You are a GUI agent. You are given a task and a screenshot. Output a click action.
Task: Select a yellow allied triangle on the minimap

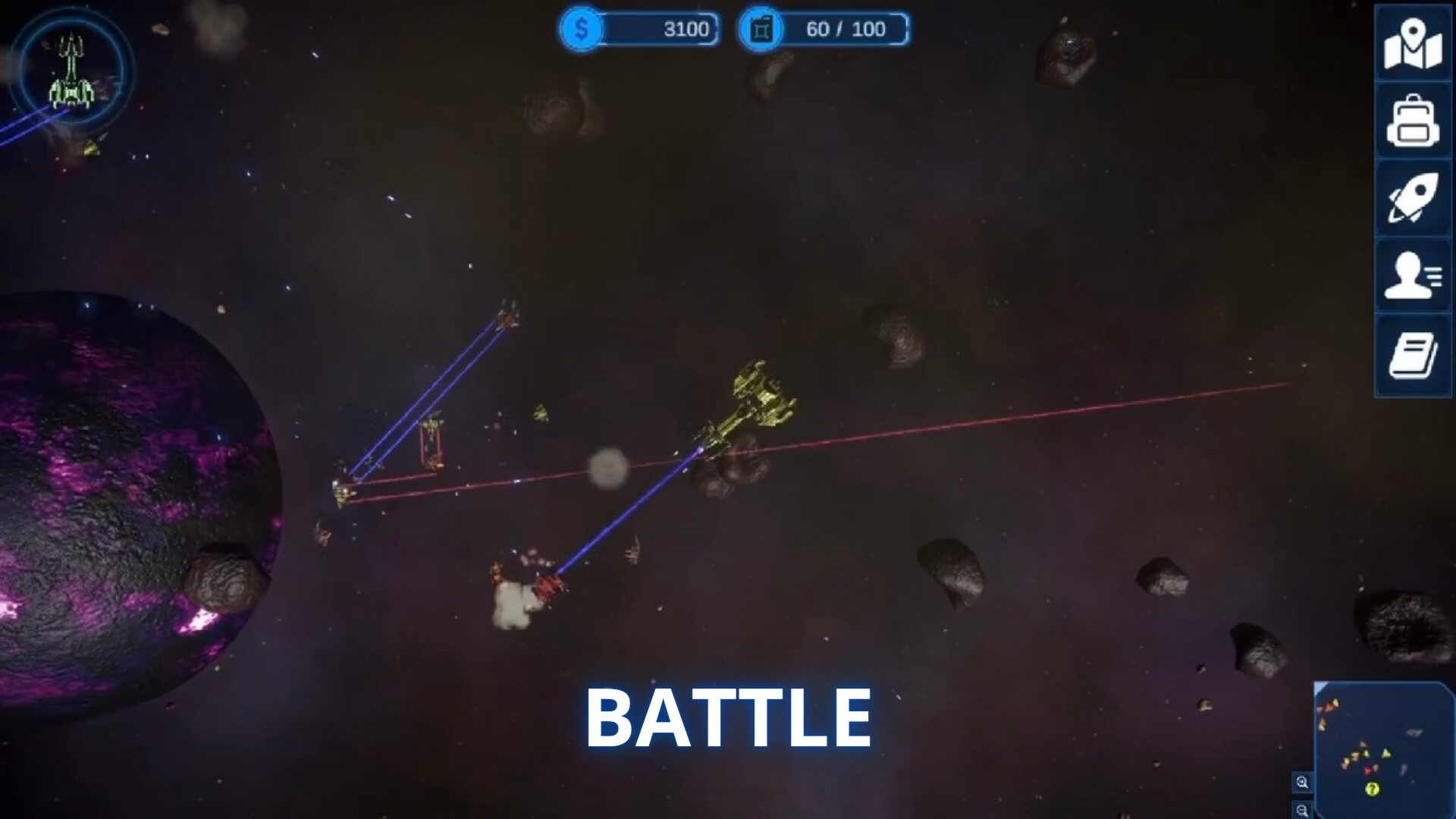pos(1386,754)
